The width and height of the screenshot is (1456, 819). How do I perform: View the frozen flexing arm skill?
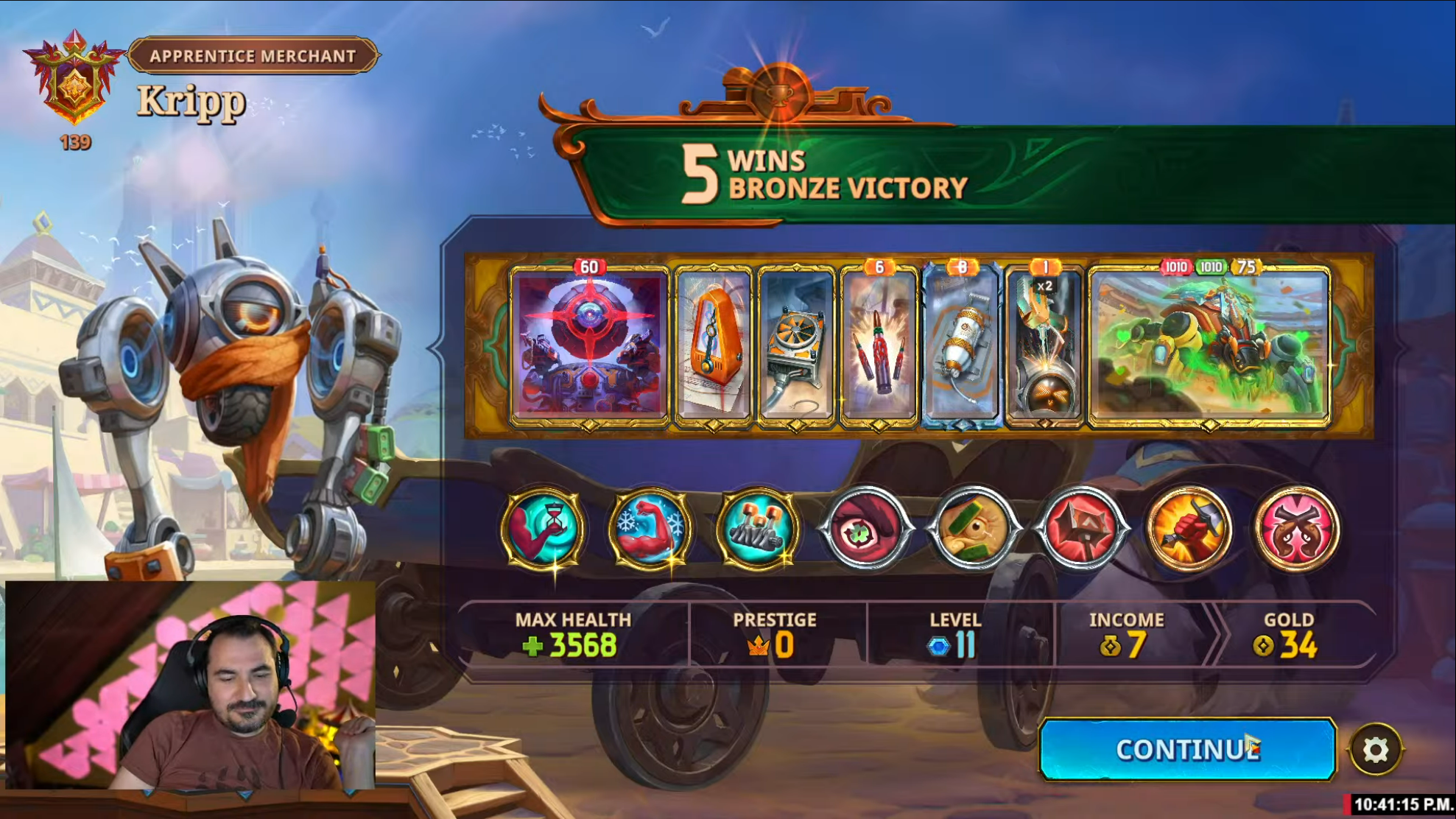(651, 528)
